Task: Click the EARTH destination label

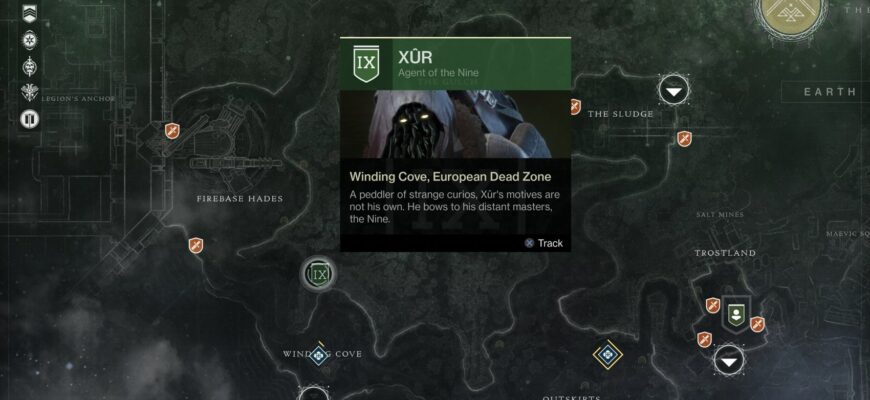Action: [830, 92]
